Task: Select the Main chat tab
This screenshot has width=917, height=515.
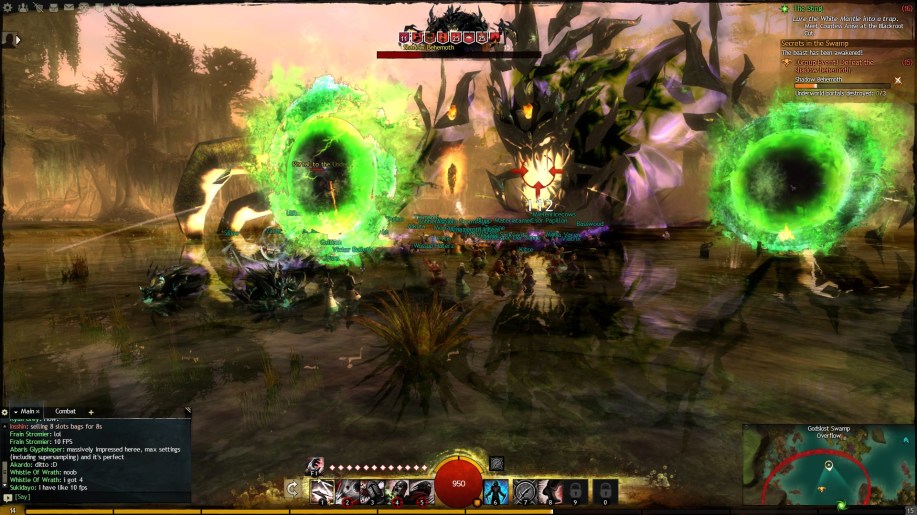Action: (x=27, y=411)
